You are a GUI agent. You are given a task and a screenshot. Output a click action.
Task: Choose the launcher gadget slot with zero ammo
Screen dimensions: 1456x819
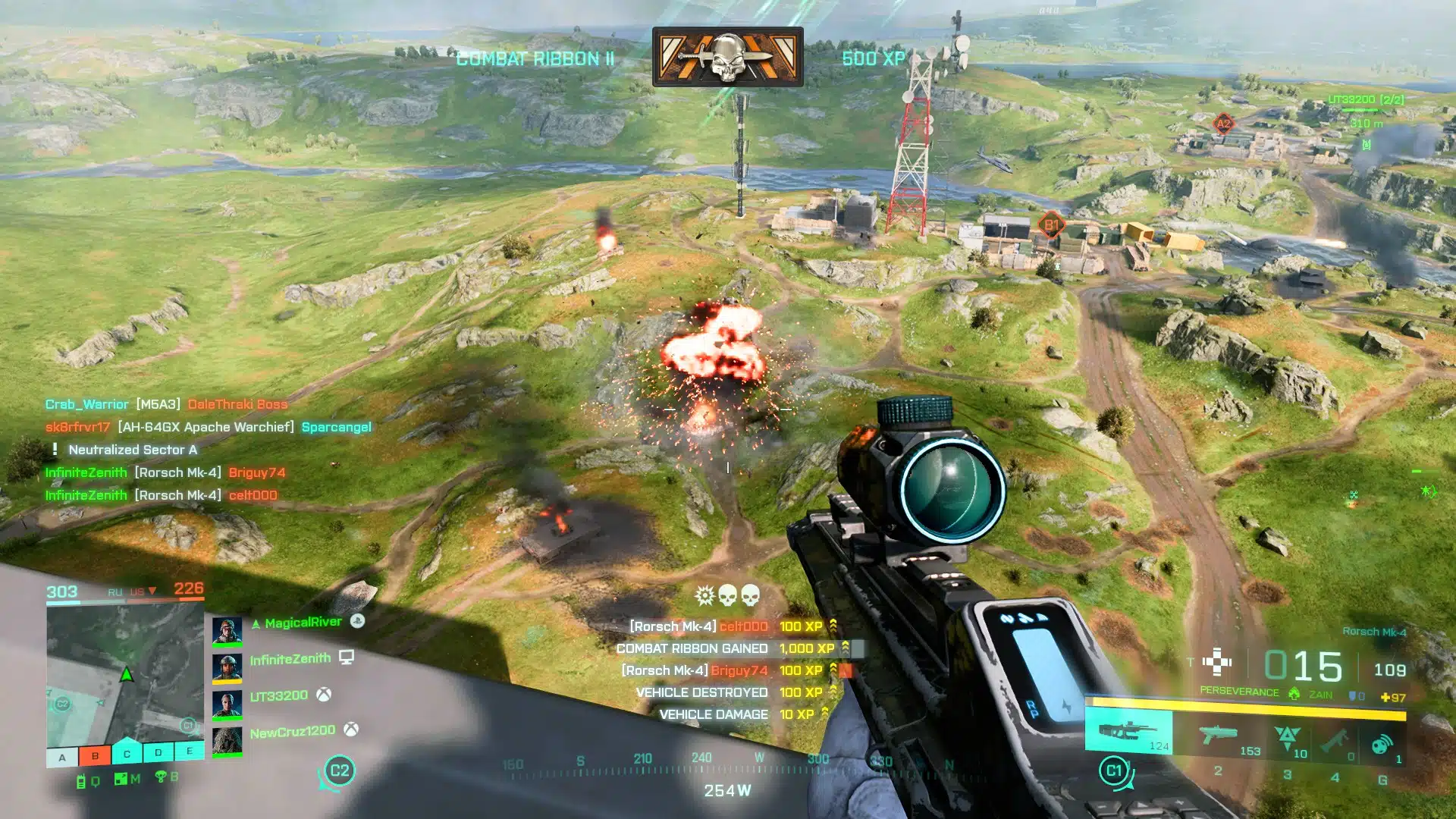[x=1334, y=740]
